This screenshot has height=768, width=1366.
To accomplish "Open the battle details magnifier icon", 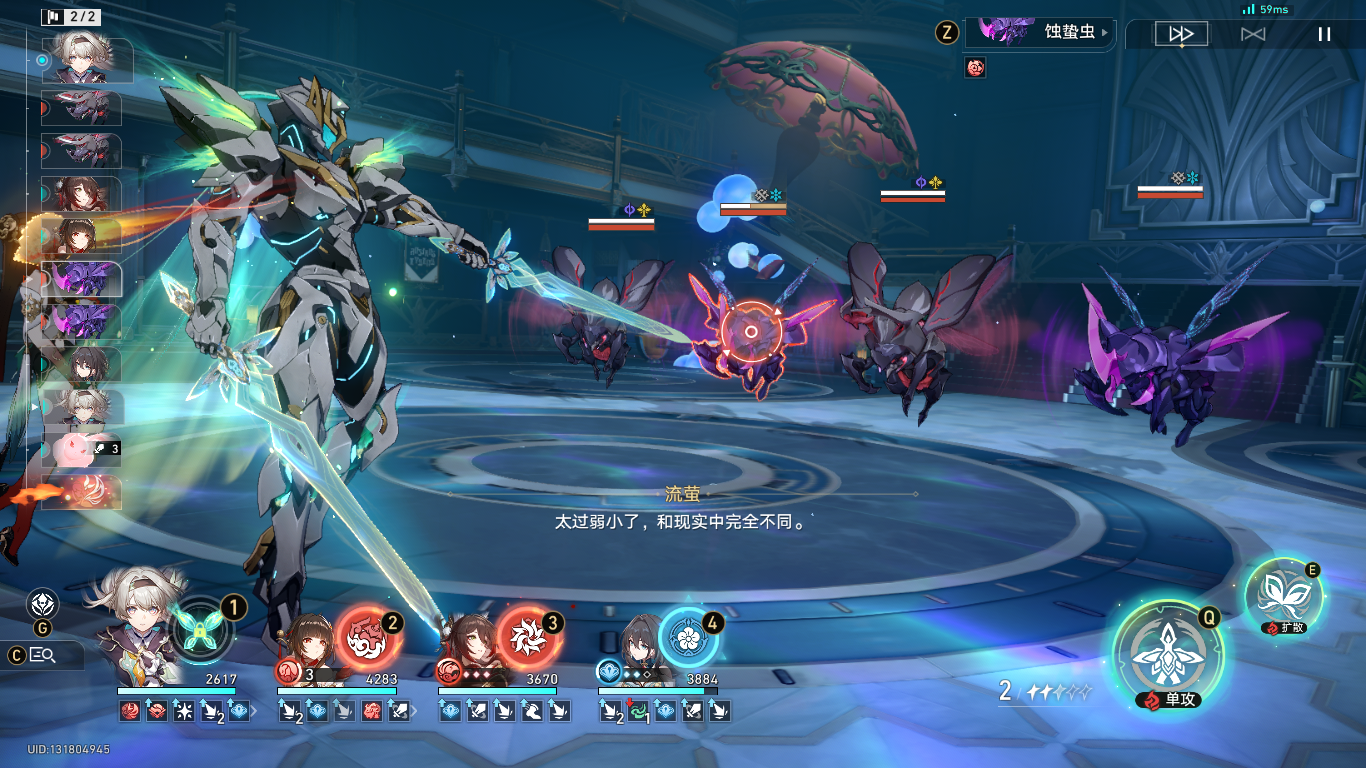I will [x=42, y=656].
